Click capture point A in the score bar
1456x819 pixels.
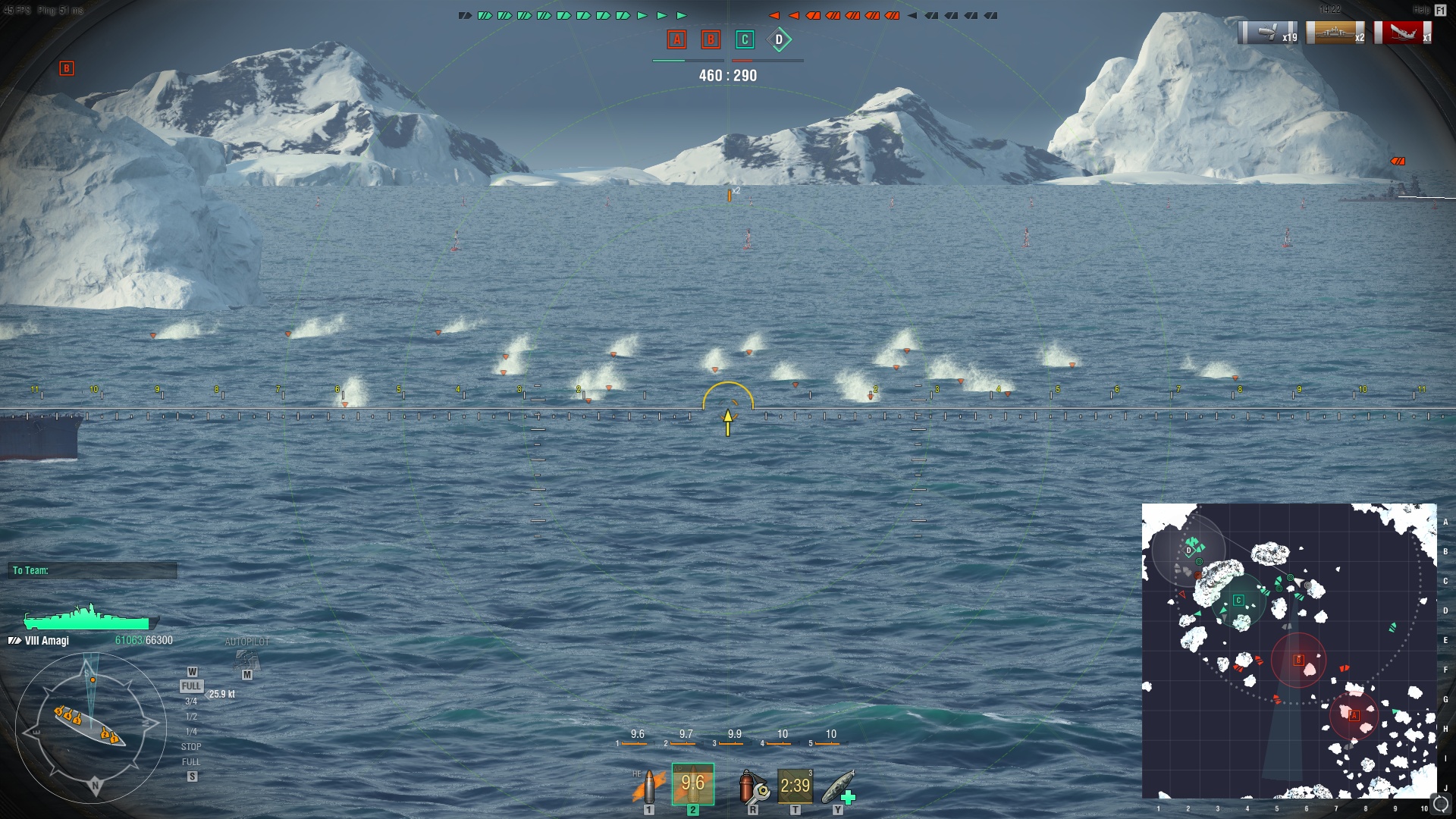tap(676, 39)
